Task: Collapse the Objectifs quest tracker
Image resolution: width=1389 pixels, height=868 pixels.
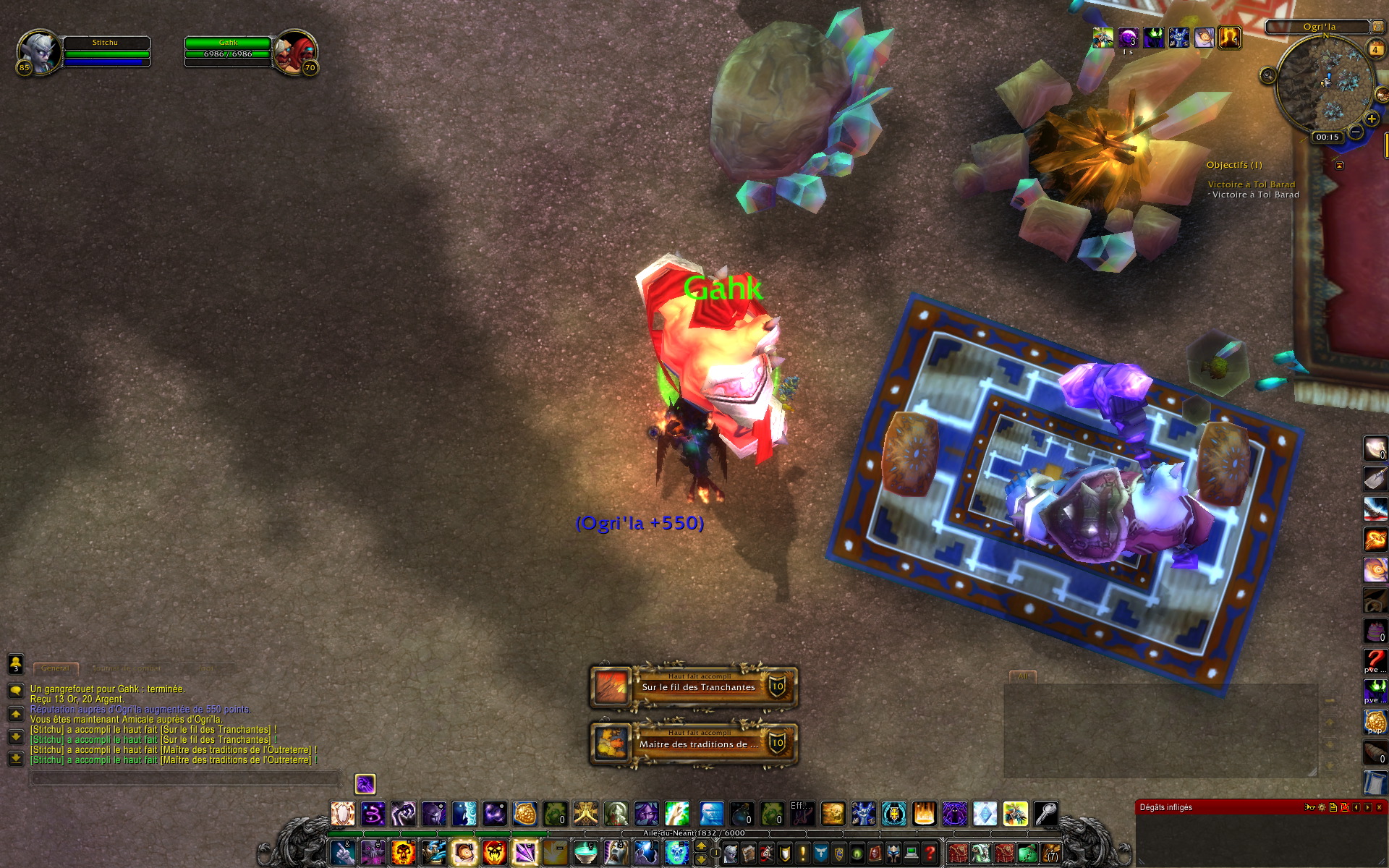Action: tap(1339, 165)
